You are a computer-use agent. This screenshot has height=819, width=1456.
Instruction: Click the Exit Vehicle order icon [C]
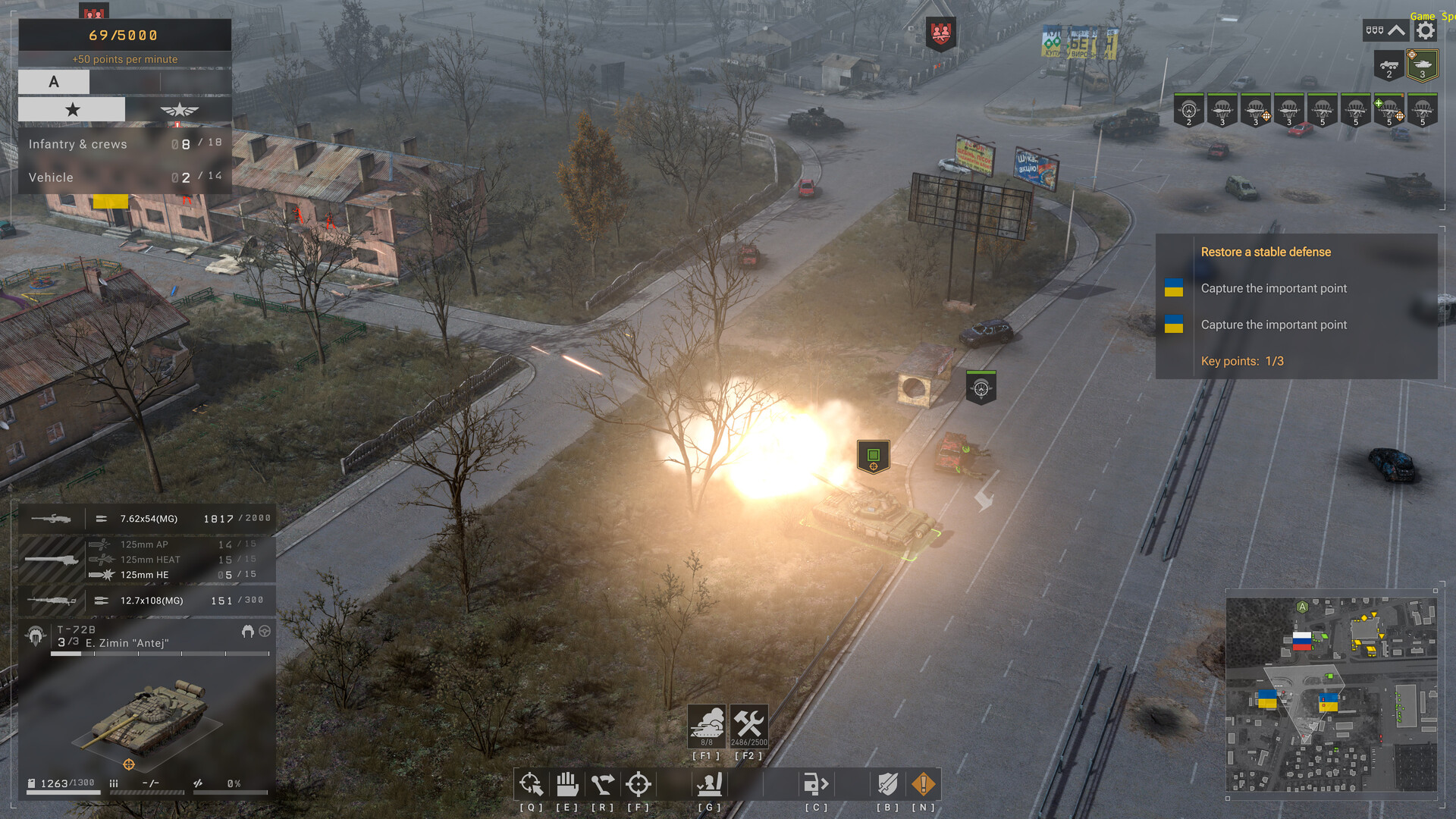815,784
